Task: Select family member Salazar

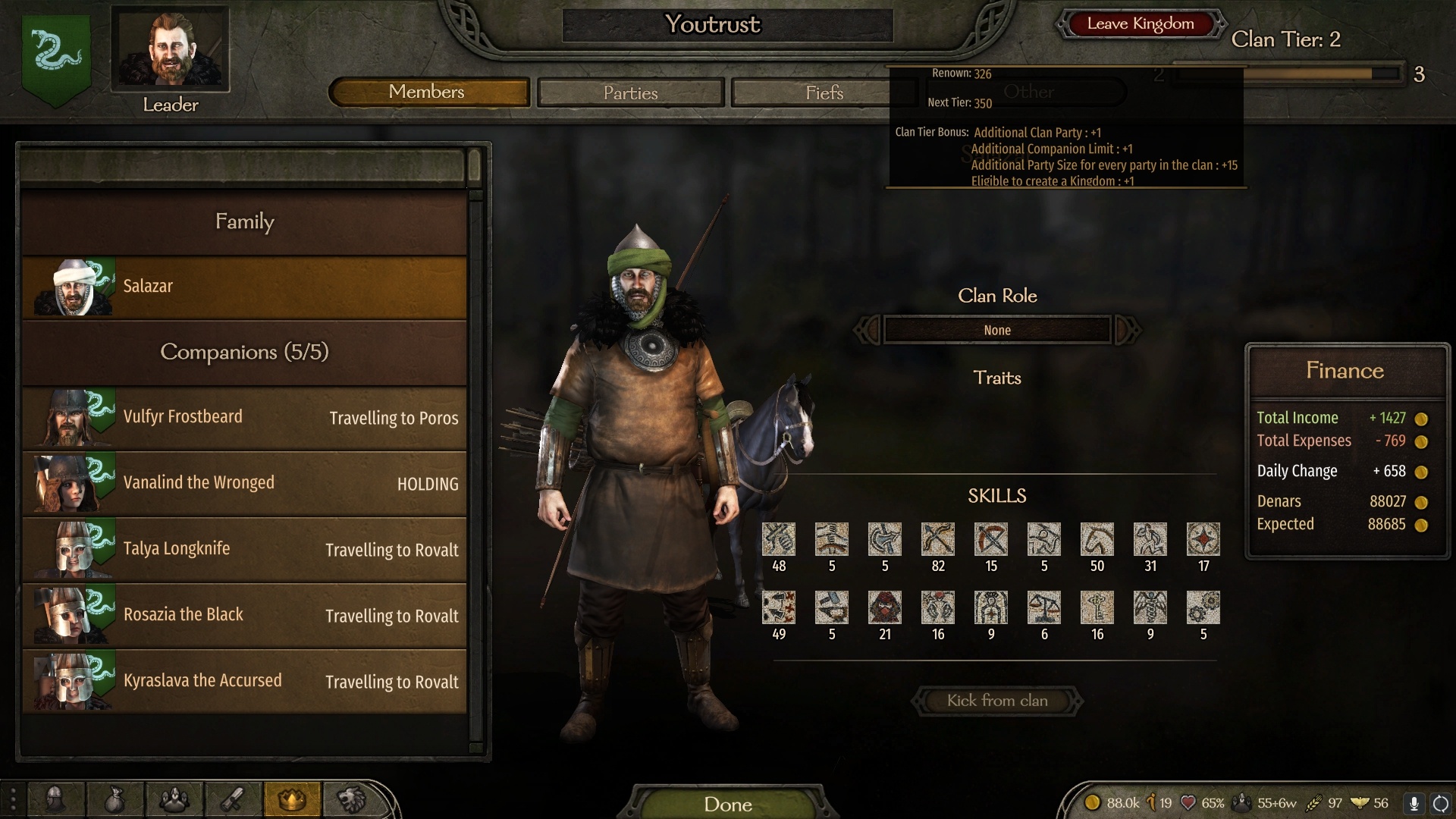Action: pyautogui.click(x=244, y=287)
